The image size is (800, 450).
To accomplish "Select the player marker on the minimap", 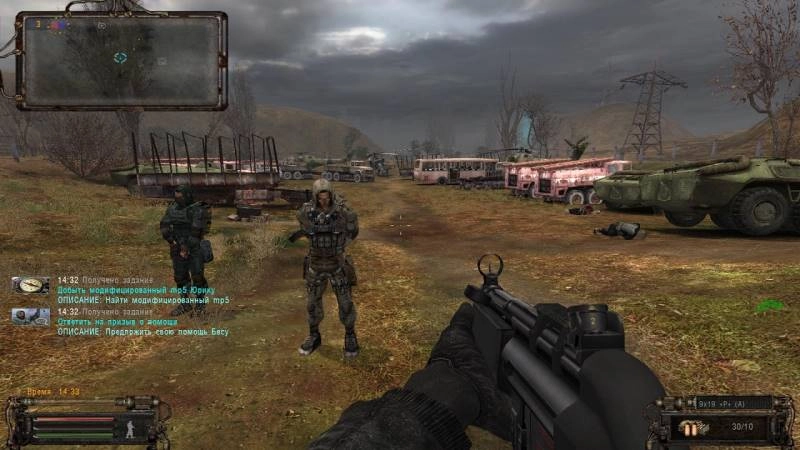I will (120, 58).
